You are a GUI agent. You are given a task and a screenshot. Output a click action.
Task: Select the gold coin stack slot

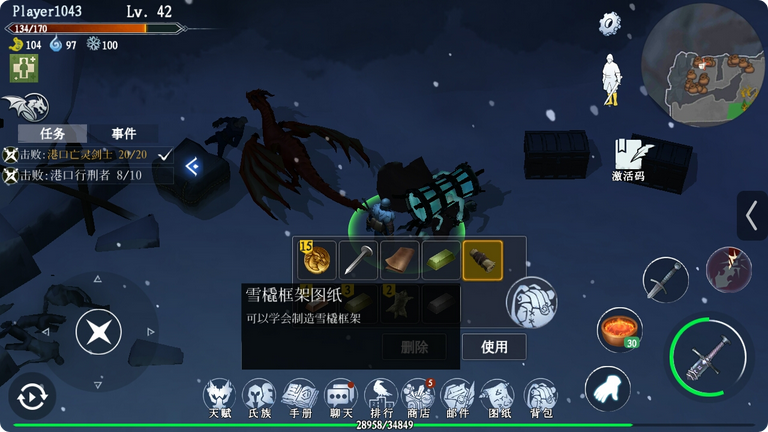tap(316, 259)
